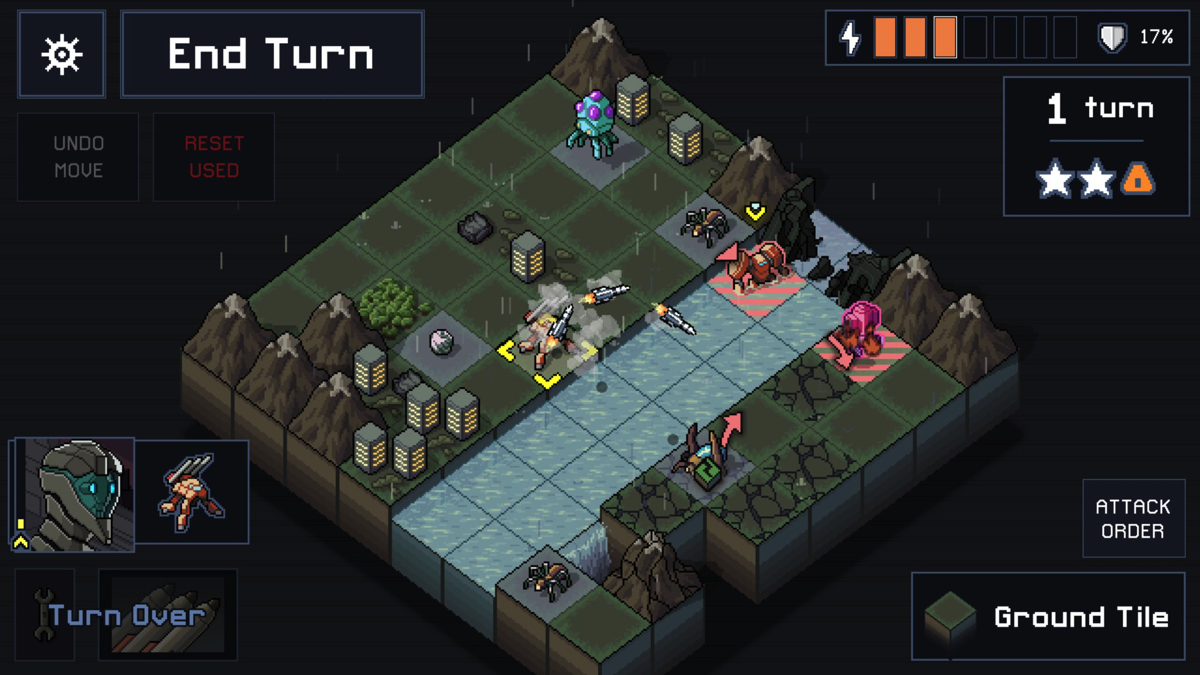Select the pilot portrait

[73, 494]
